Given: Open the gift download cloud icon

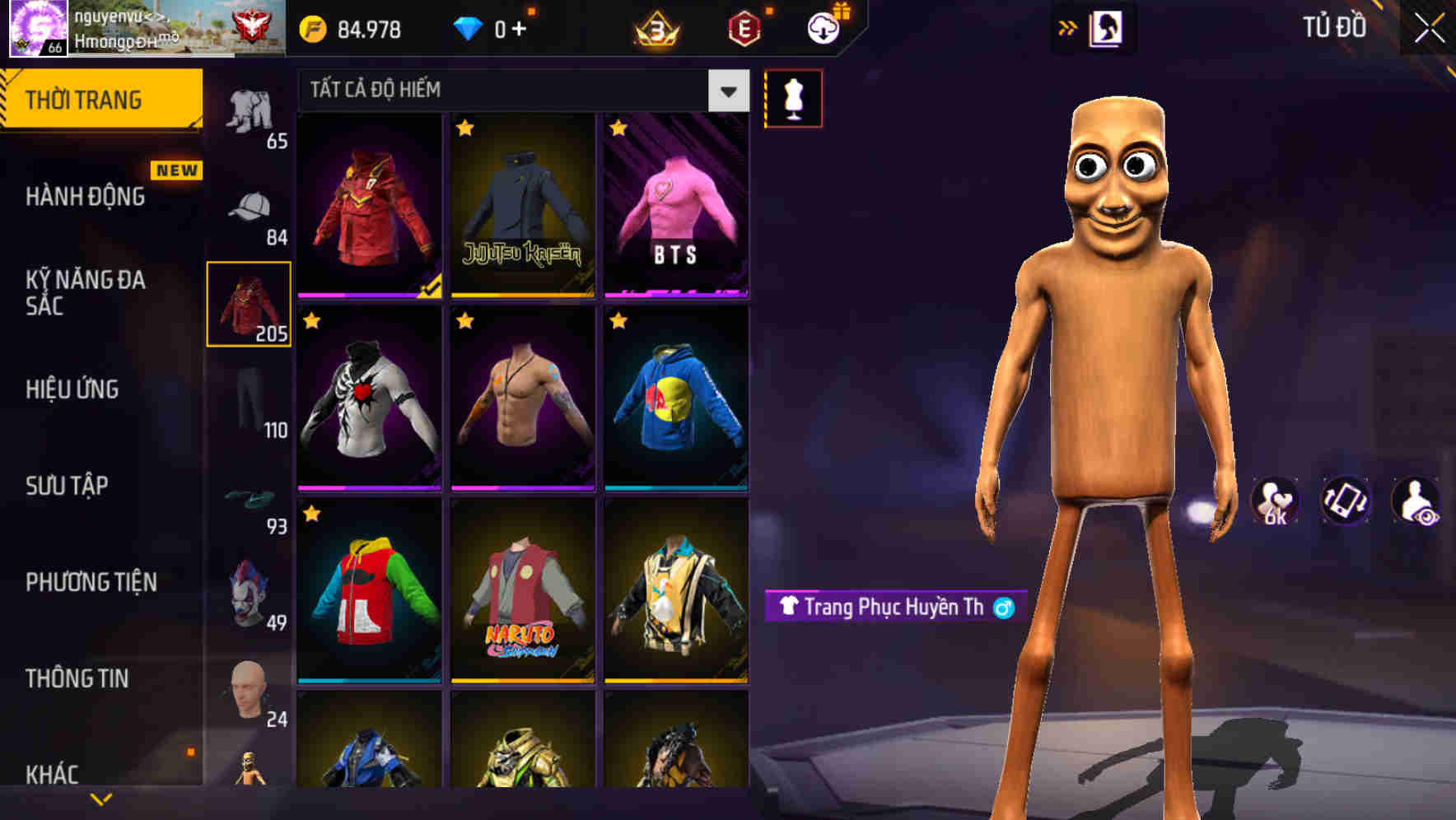Looking at the screenshot, I should pos(822,27).
